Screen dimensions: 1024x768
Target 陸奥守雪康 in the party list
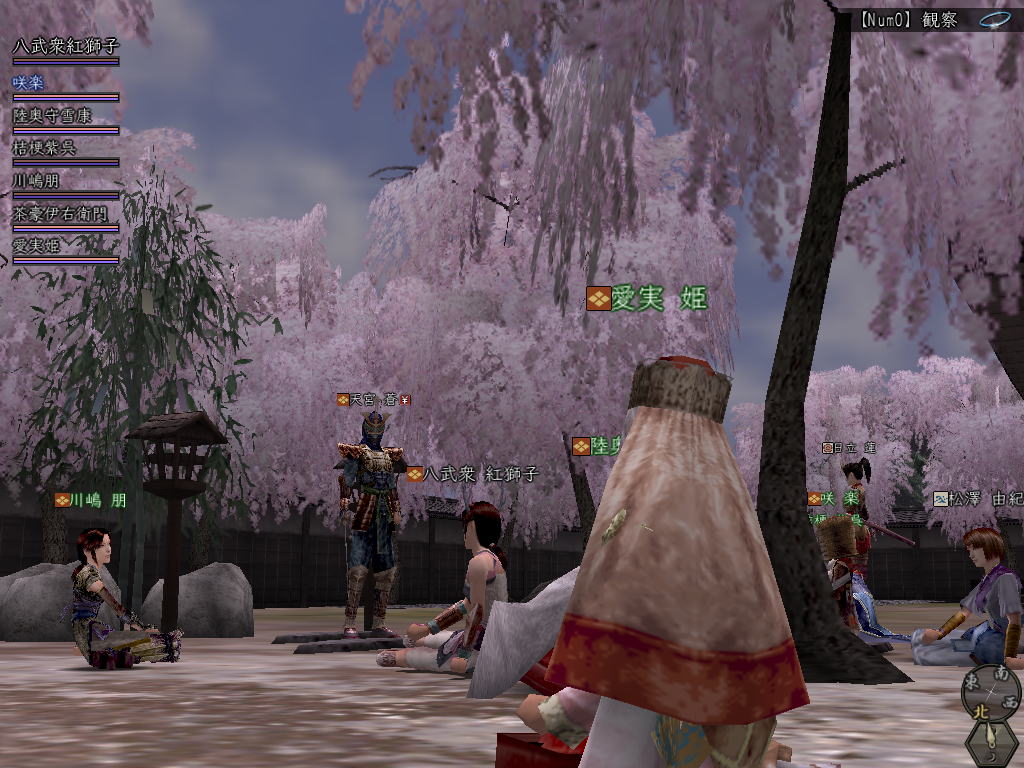coord(53,115)
